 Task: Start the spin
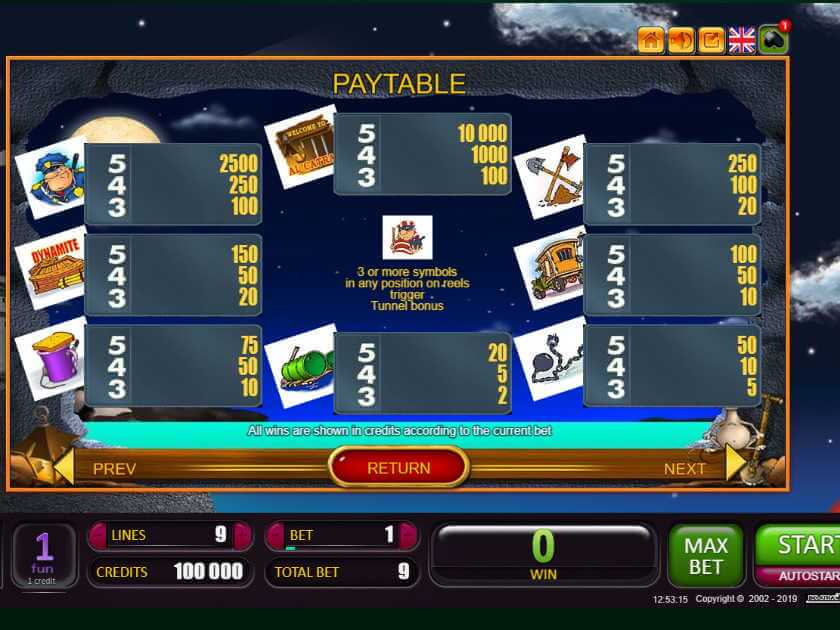pos(800,545)
